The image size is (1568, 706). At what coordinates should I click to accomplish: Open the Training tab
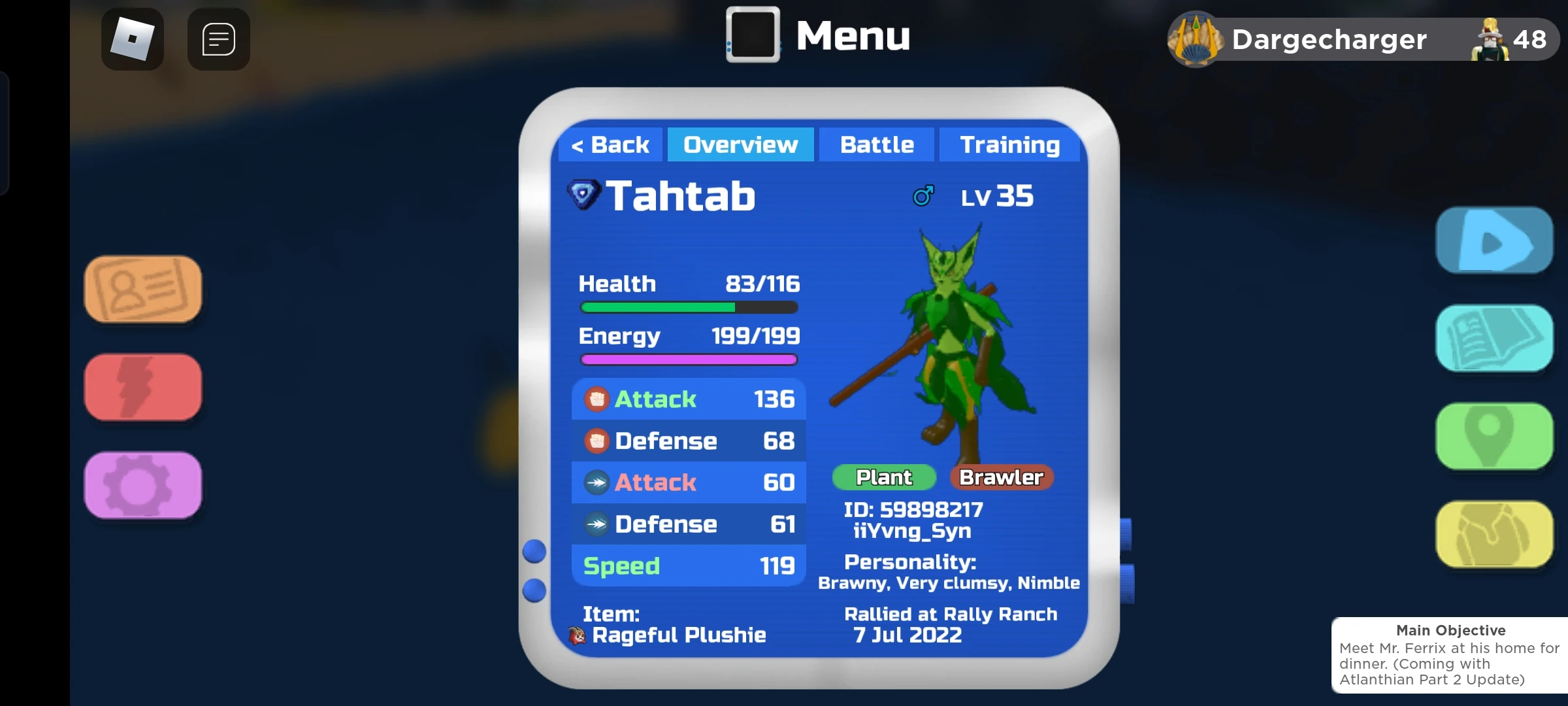click(x=1010, y=144)
